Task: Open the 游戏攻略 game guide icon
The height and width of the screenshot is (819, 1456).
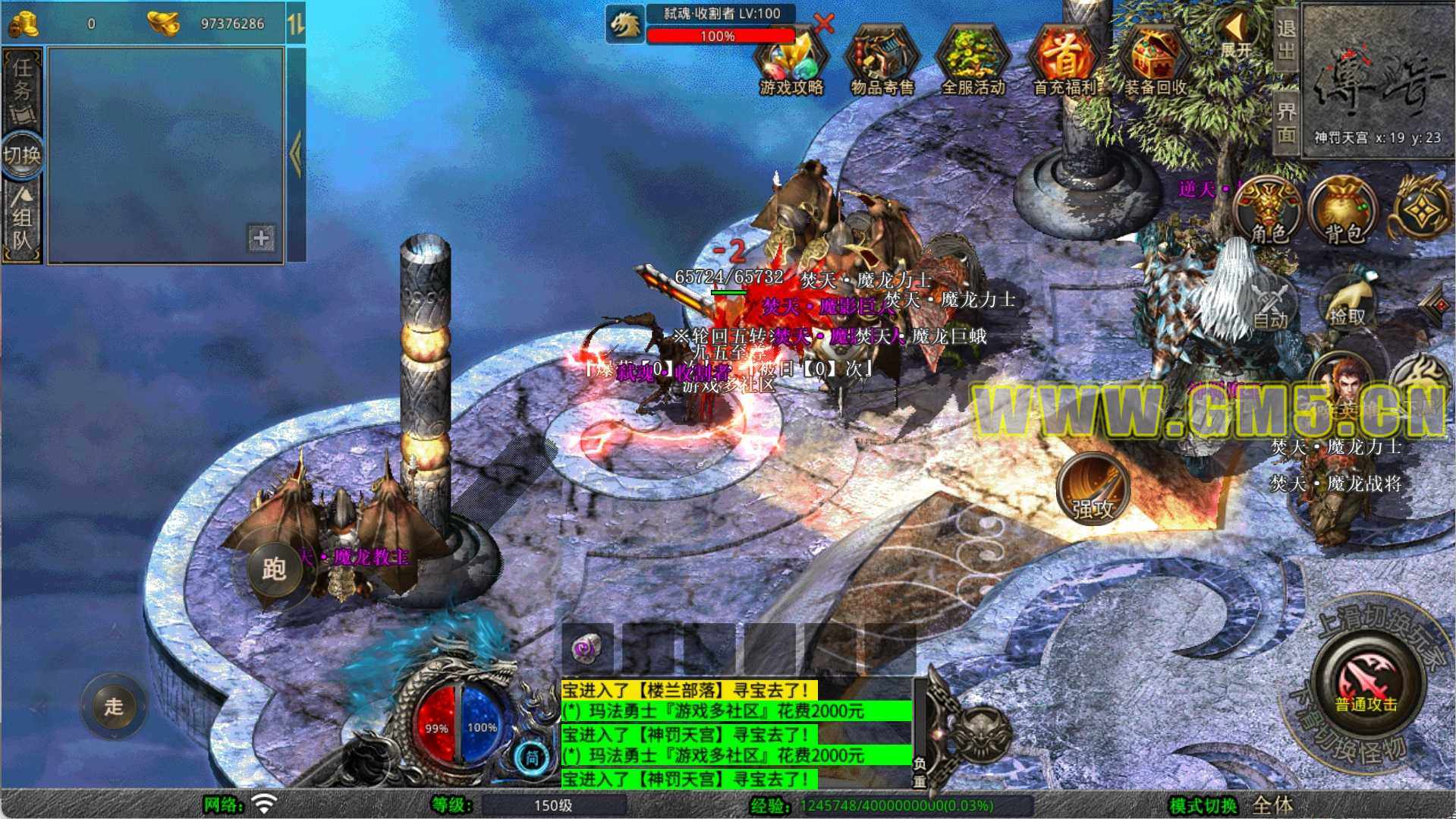Action: pos(791,64)
